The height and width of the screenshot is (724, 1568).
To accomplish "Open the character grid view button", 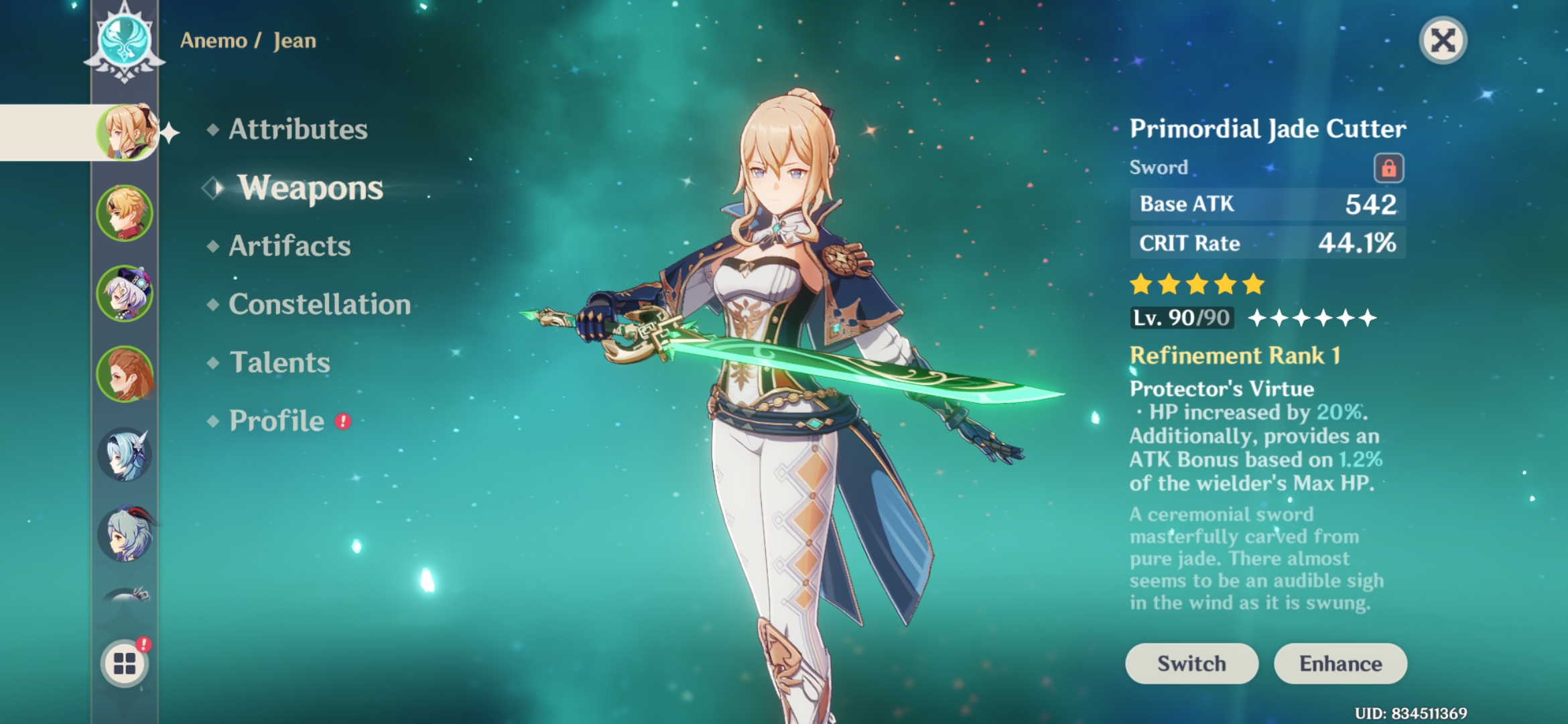I will tap(125, 664).
